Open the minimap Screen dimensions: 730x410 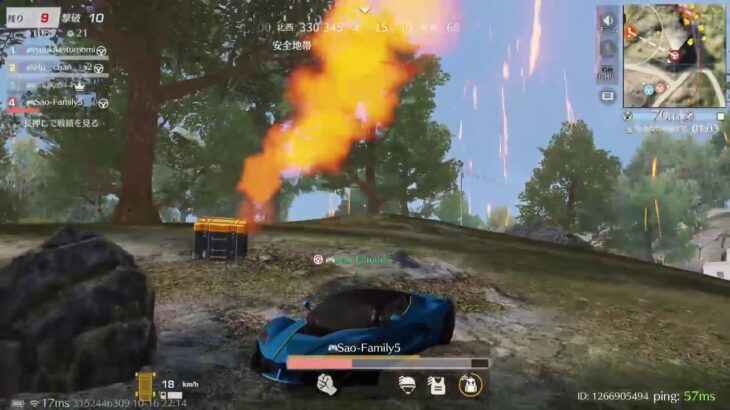tap(672, 56)
